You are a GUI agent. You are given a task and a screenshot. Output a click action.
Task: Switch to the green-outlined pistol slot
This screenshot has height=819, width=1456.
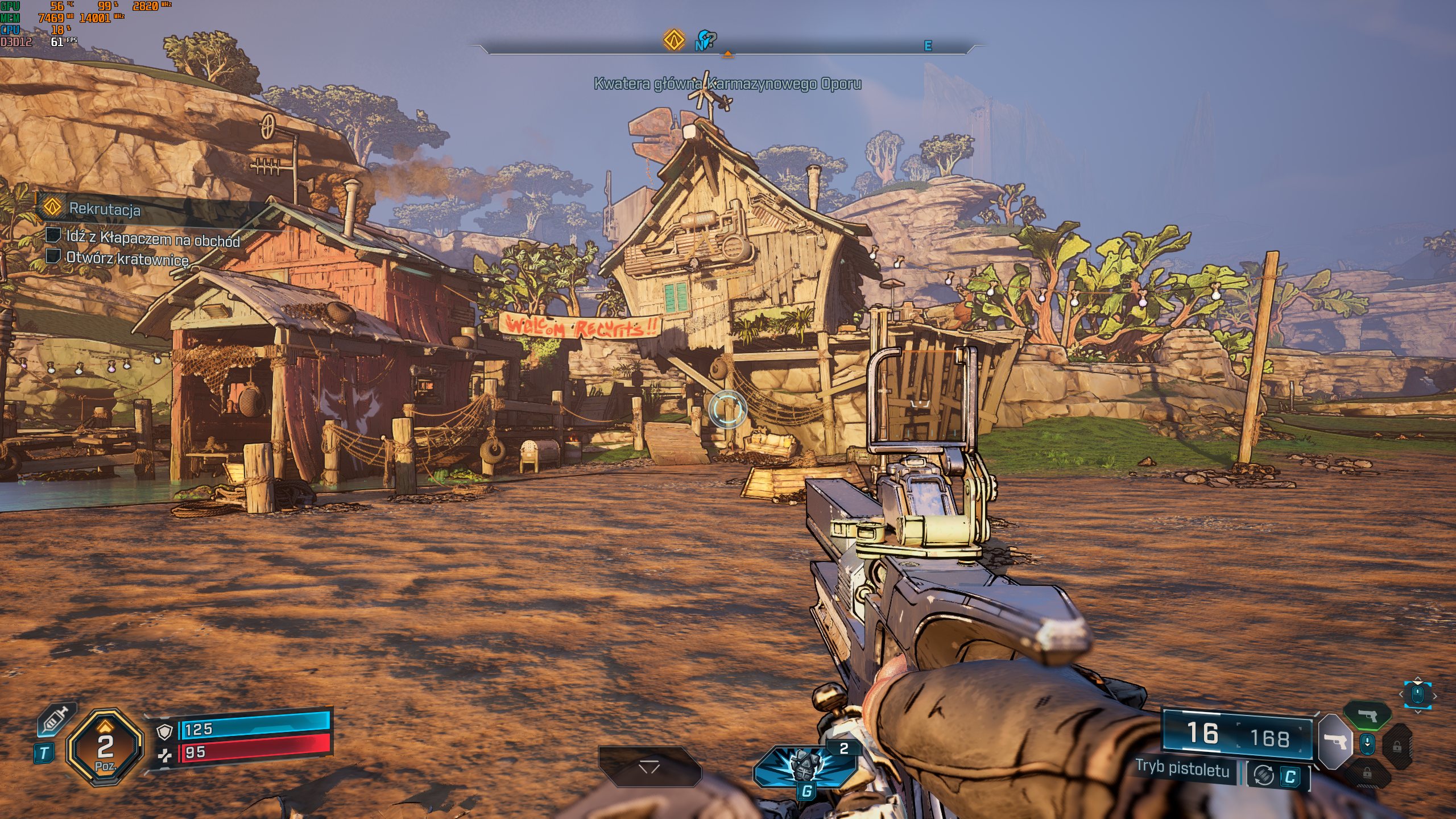click(1368, 715)
